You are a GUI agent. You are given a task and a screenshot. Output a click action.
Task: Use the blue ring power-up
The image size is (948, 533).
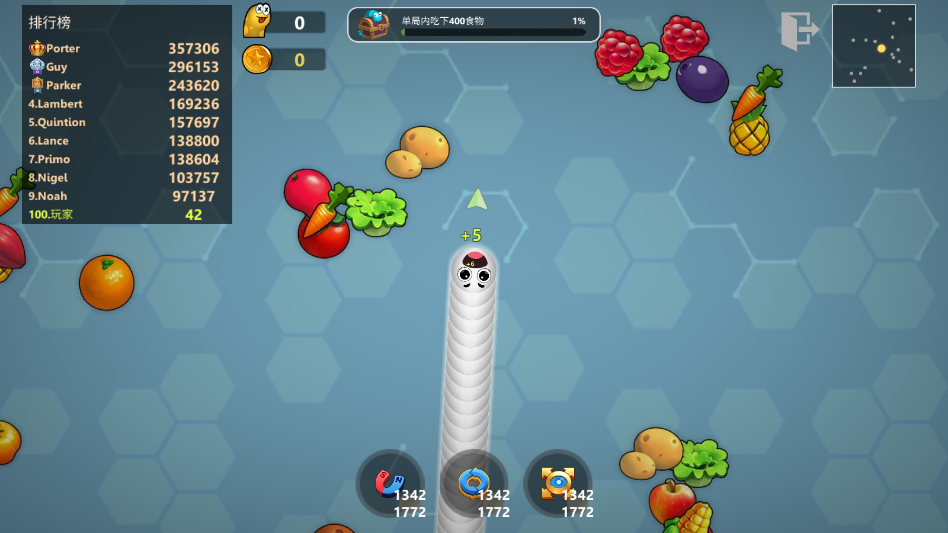[474, 483]
